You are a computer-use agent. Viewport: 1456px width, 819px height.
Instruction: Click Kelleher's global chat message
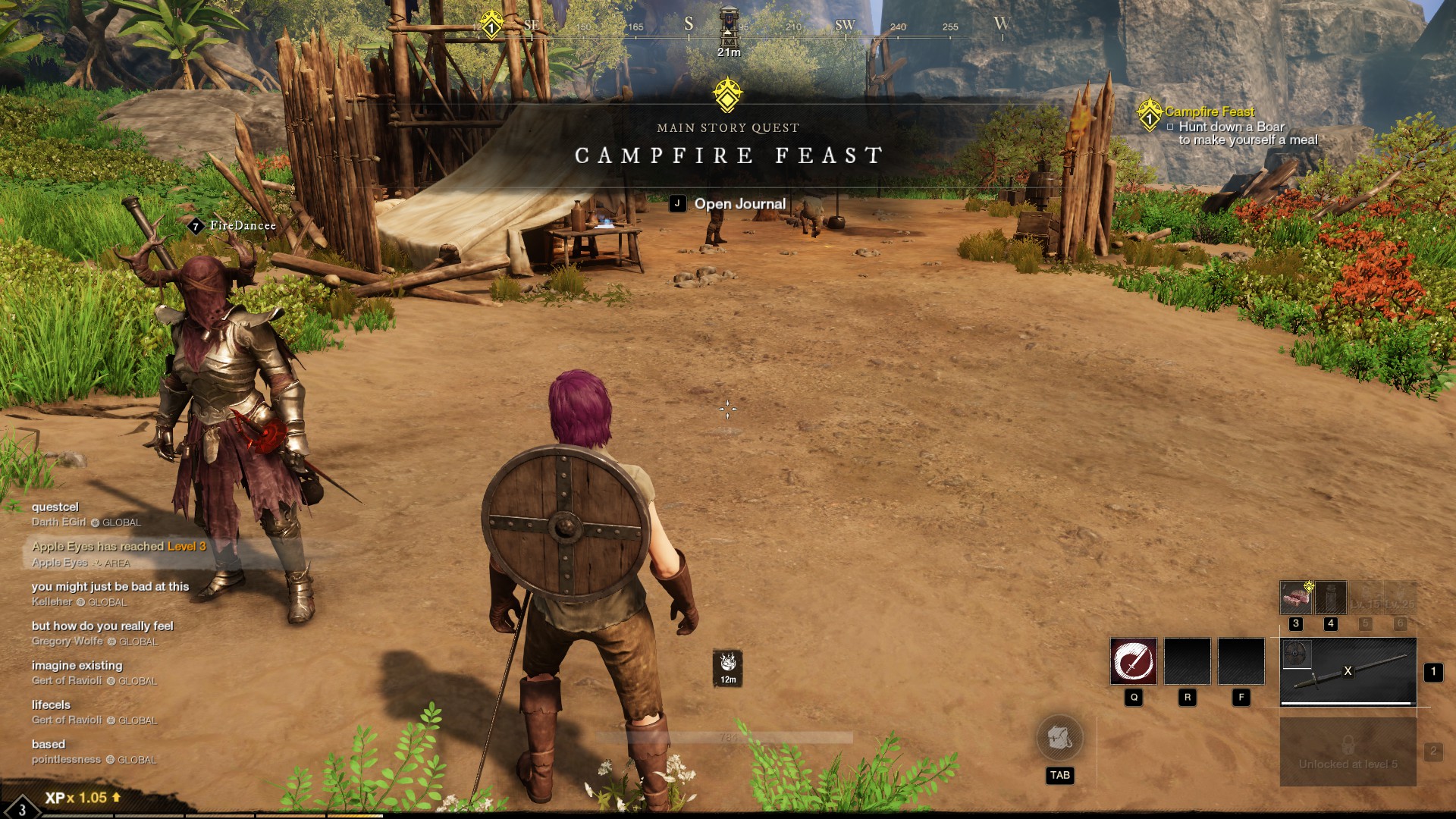(110, 587)
